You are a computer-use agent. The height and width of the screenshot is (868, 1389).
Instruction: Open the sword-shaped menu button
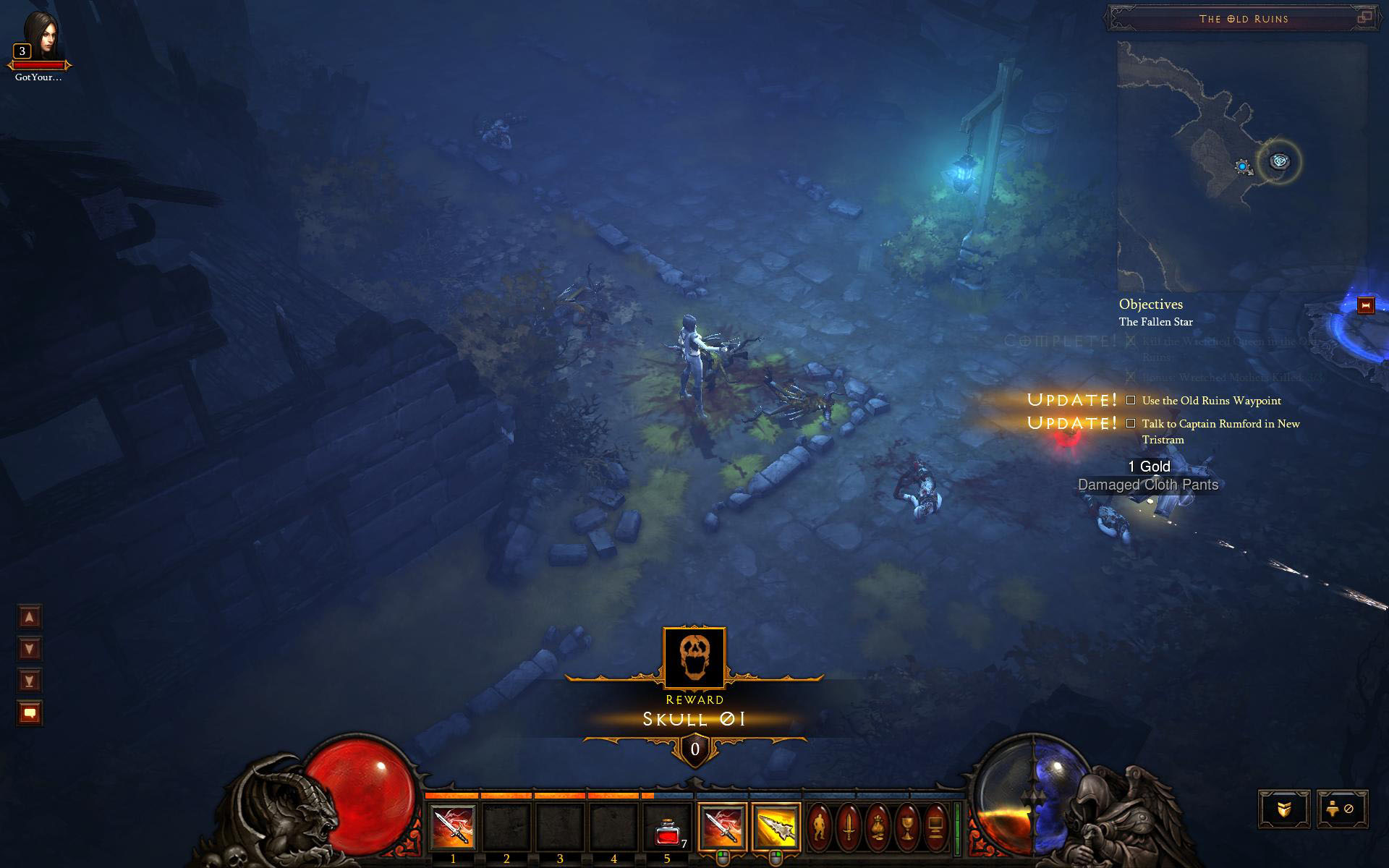(849, 825)
